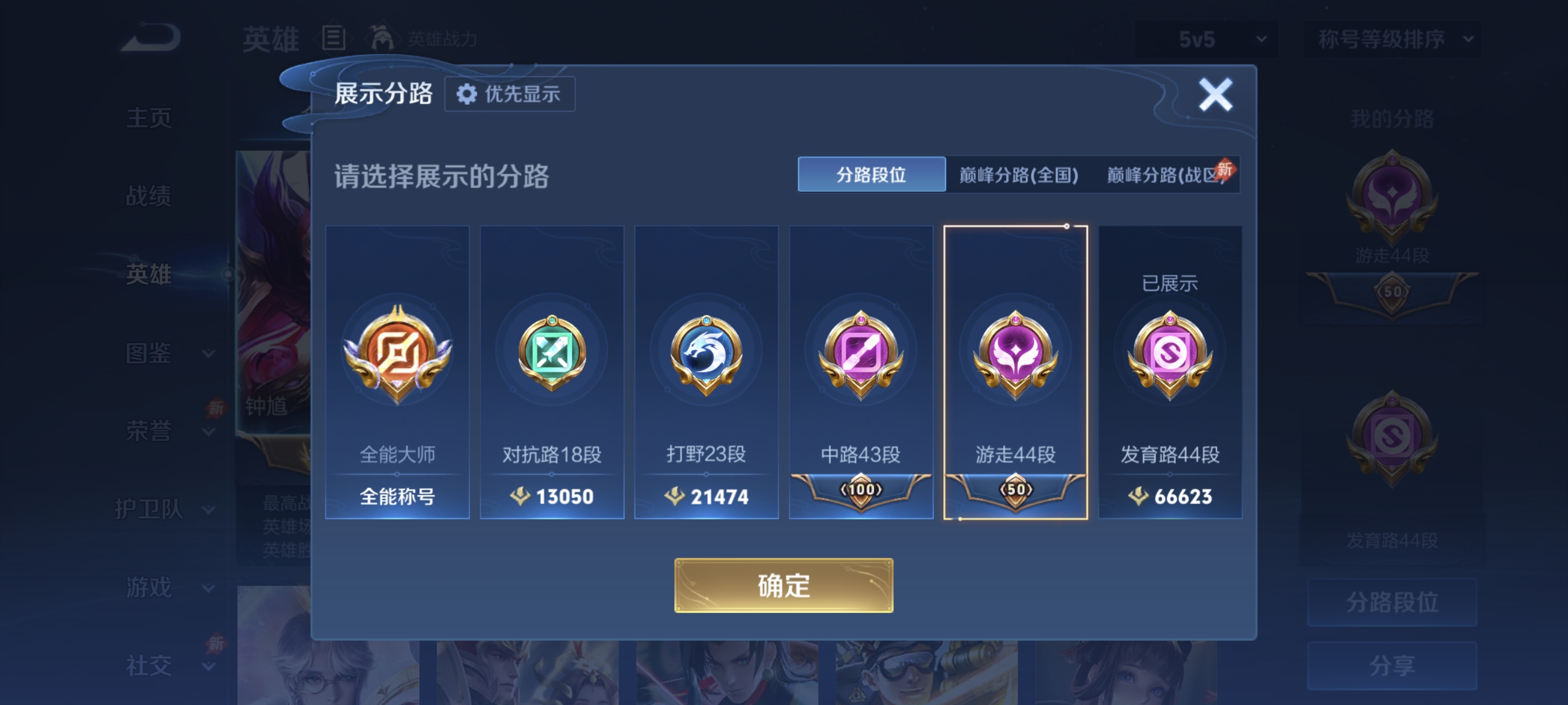
Task: Select the 全能称号 display option
Action: pyautogui.click(x=397, y=496)
